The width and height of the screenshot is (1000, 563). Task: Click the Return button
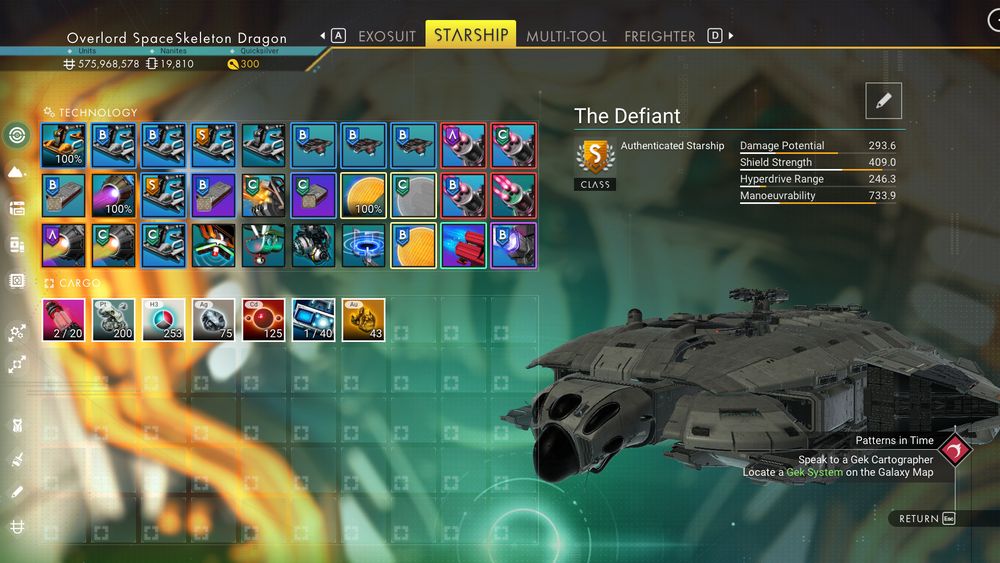coord(925,519)
